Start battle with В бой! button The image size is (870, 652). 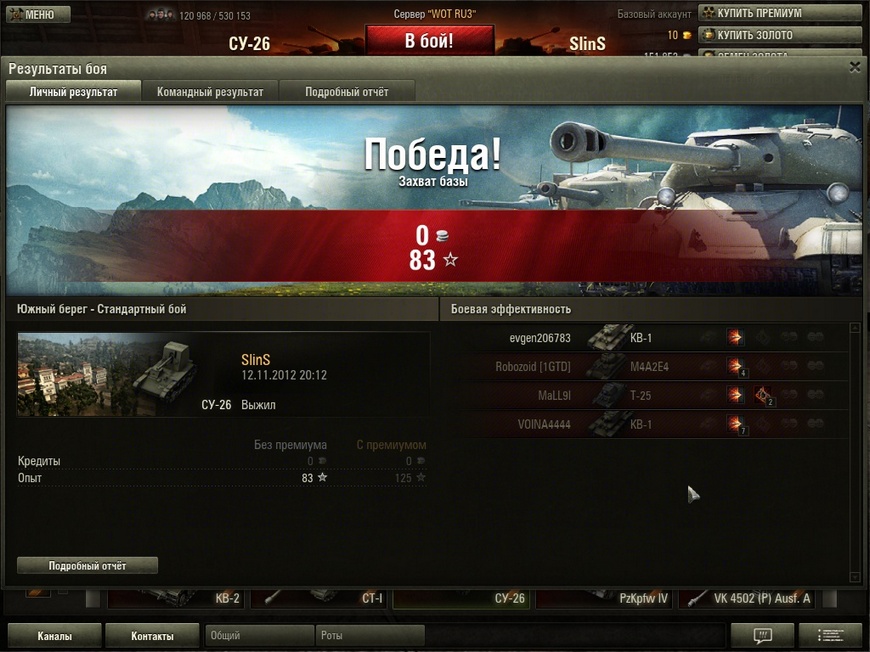429,41
